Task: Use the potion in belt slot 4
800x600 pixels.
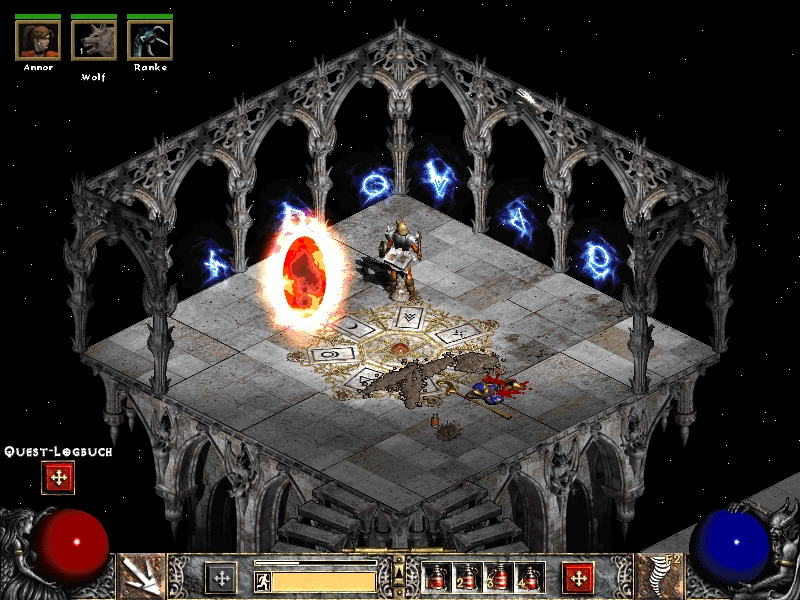Action: (x=528, y=577)
